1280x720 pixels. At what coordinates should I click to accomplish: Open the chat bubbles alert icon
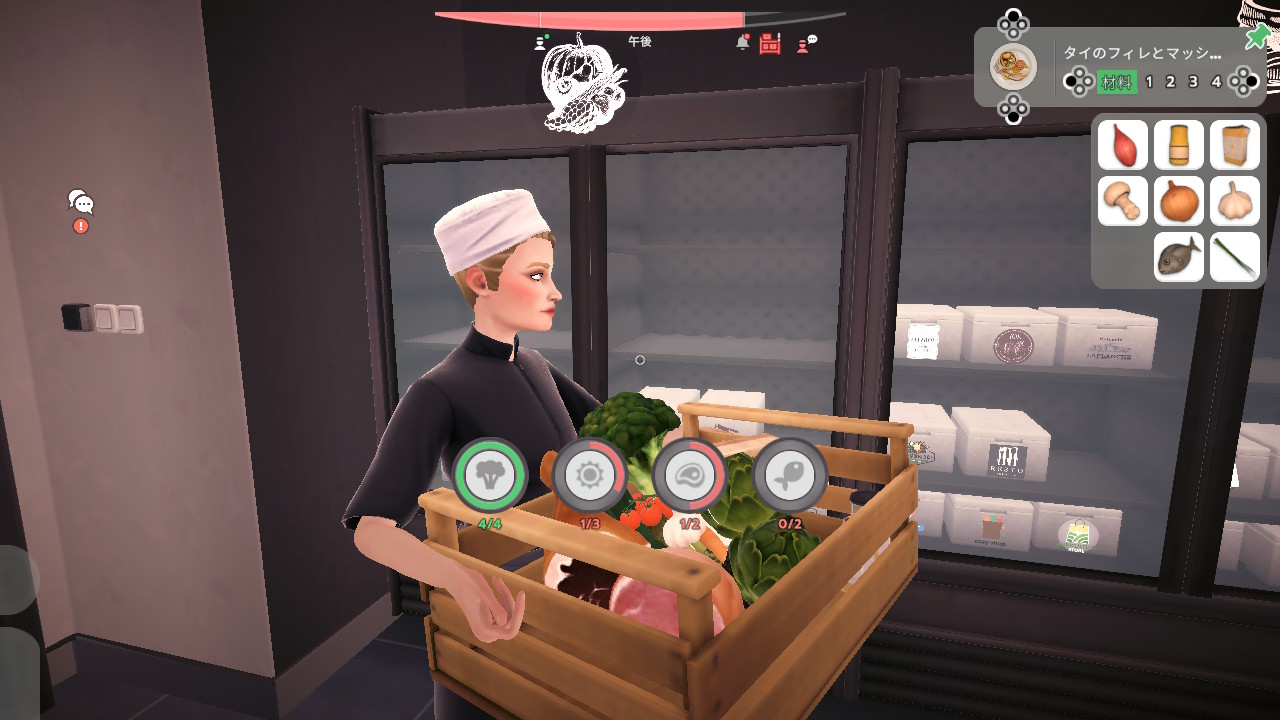(81, 204)
